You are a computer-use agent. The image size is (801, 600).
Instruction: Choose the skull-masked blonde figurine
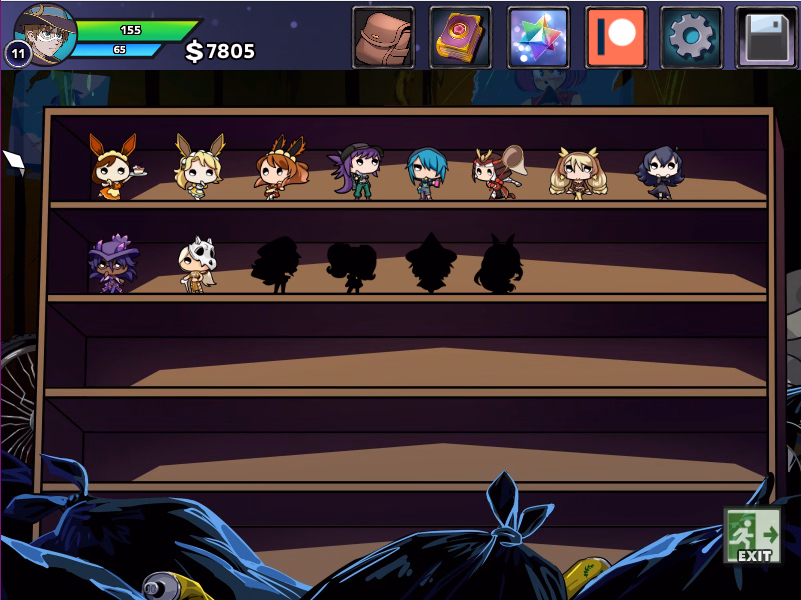coord(195,264)
